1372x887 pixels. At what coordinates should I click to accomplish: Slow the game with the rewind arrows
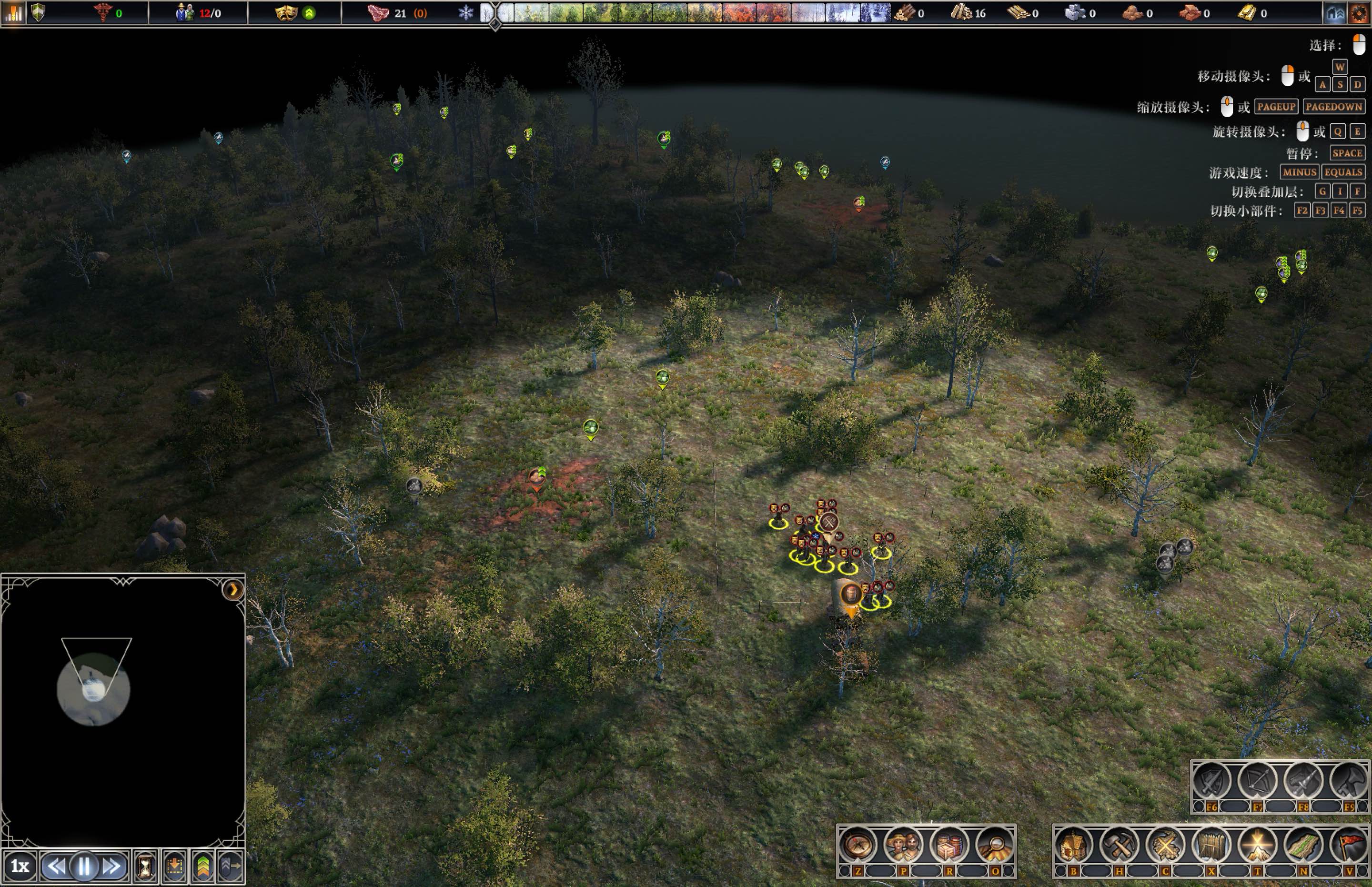tap(56, 866)
